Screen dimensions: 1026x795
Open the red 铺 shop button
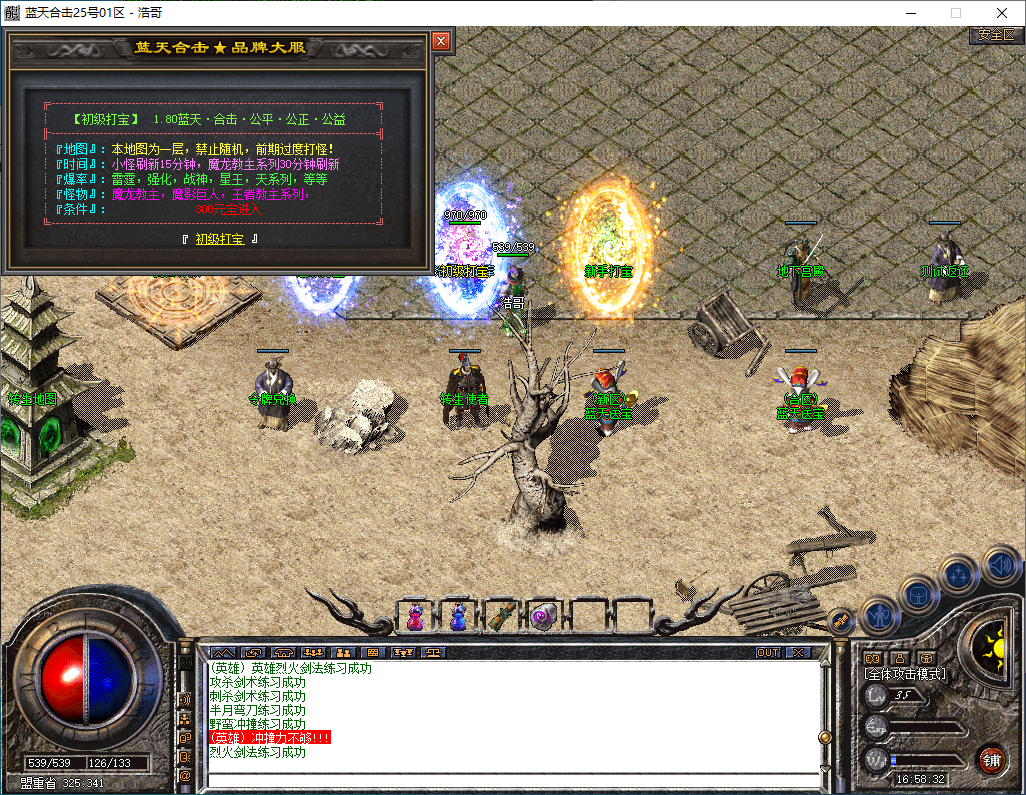coord(991,758)
